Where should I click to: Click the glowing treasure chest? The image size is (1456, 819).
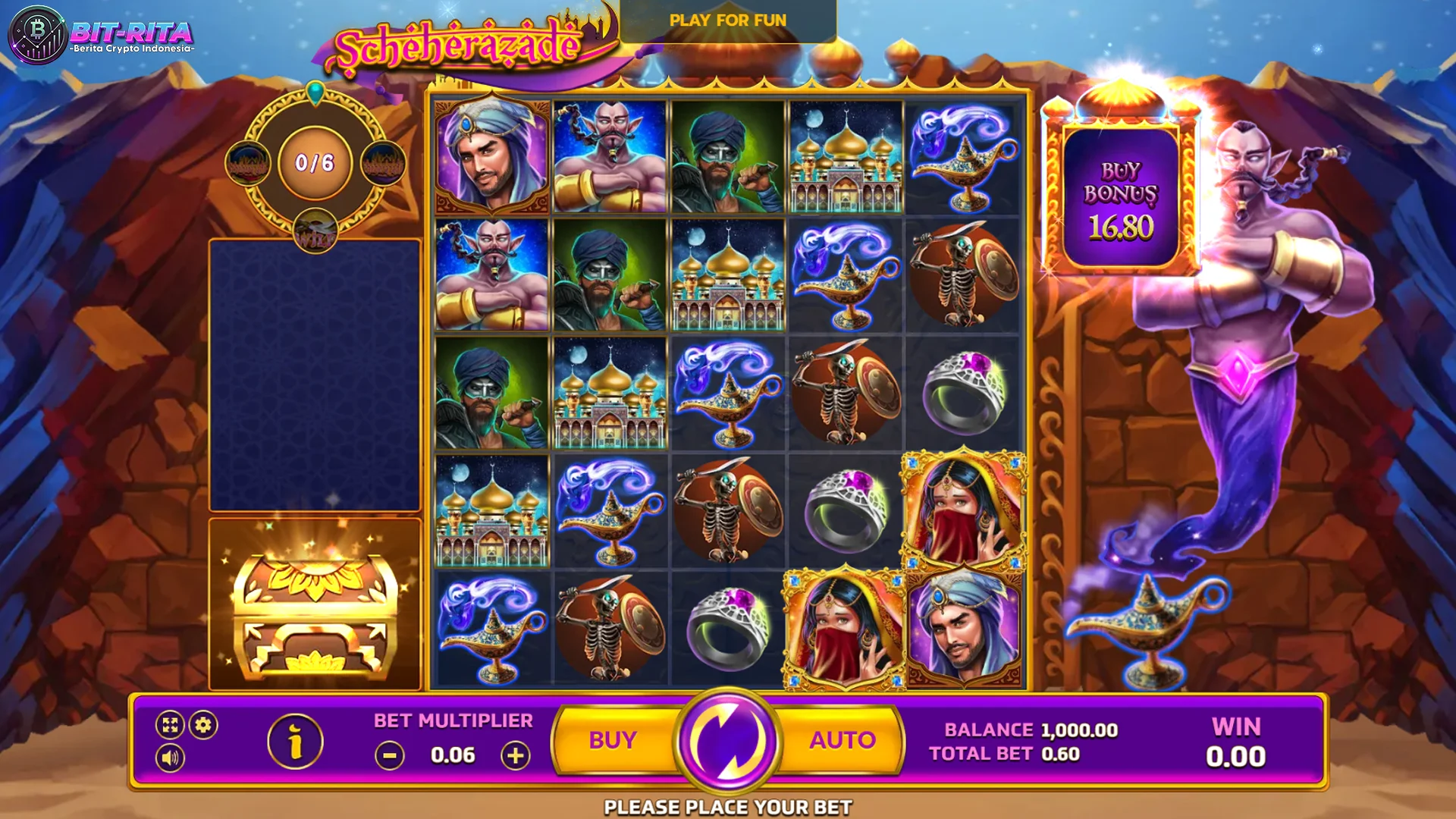click(315, 614)
